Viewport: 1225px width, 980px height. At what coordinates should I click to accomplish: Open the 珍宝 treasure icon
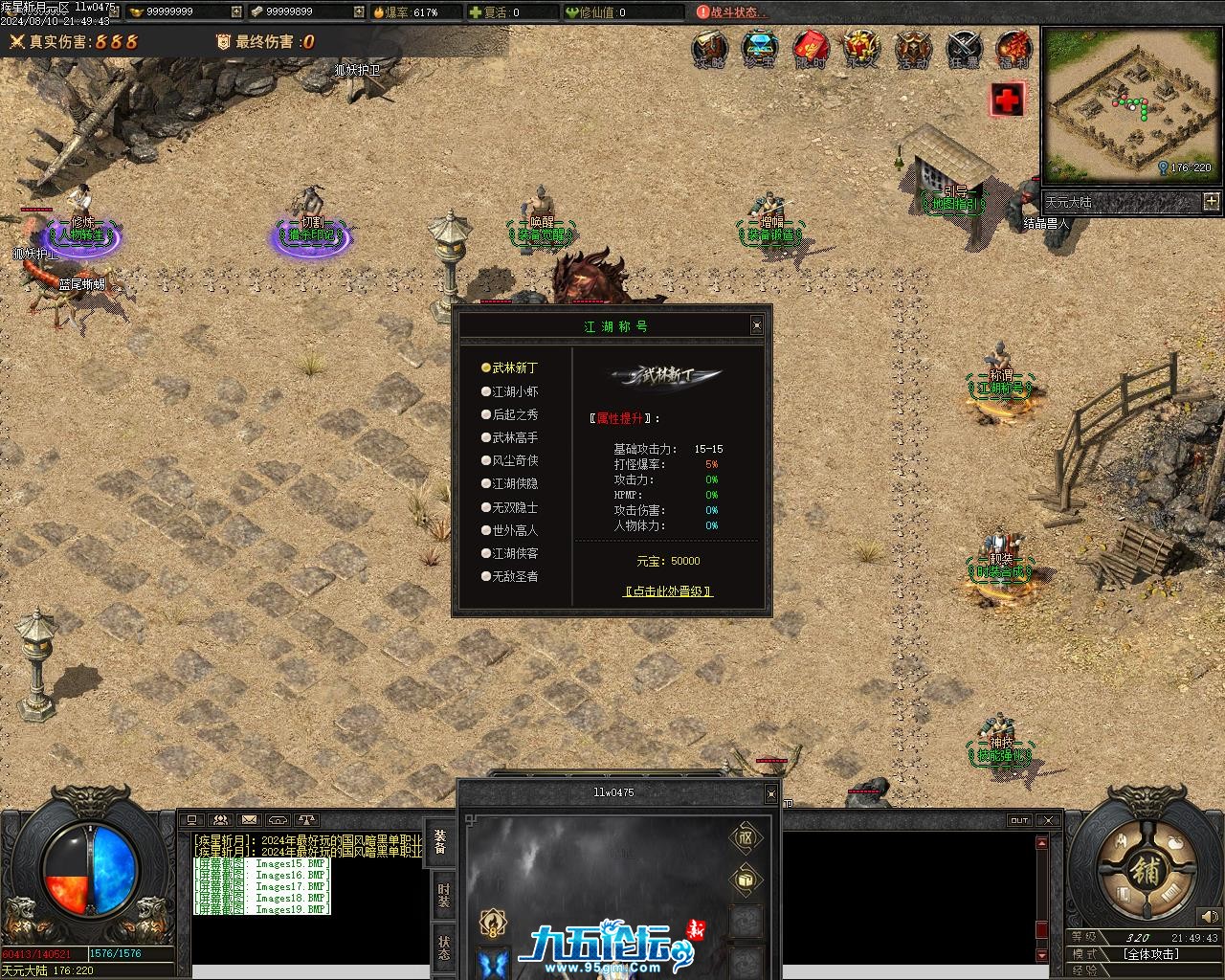coord(760,48)
